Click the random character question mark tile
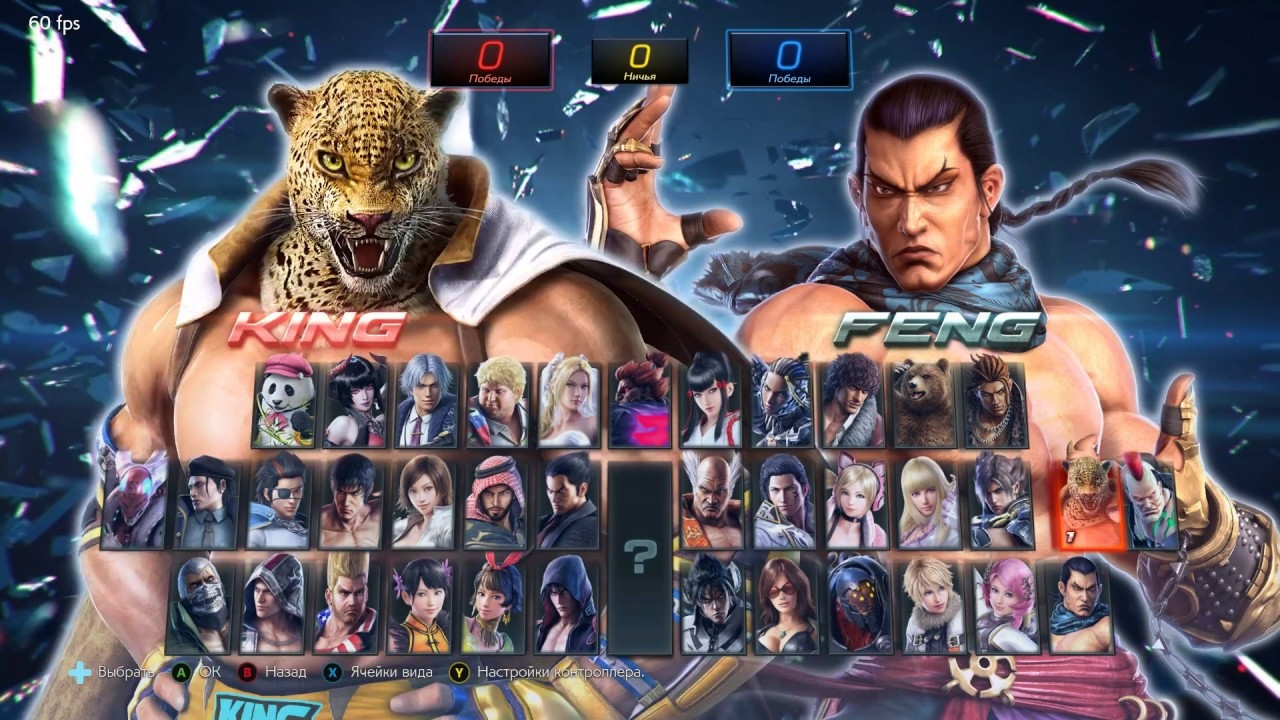1280x720 pixels. 640,555
